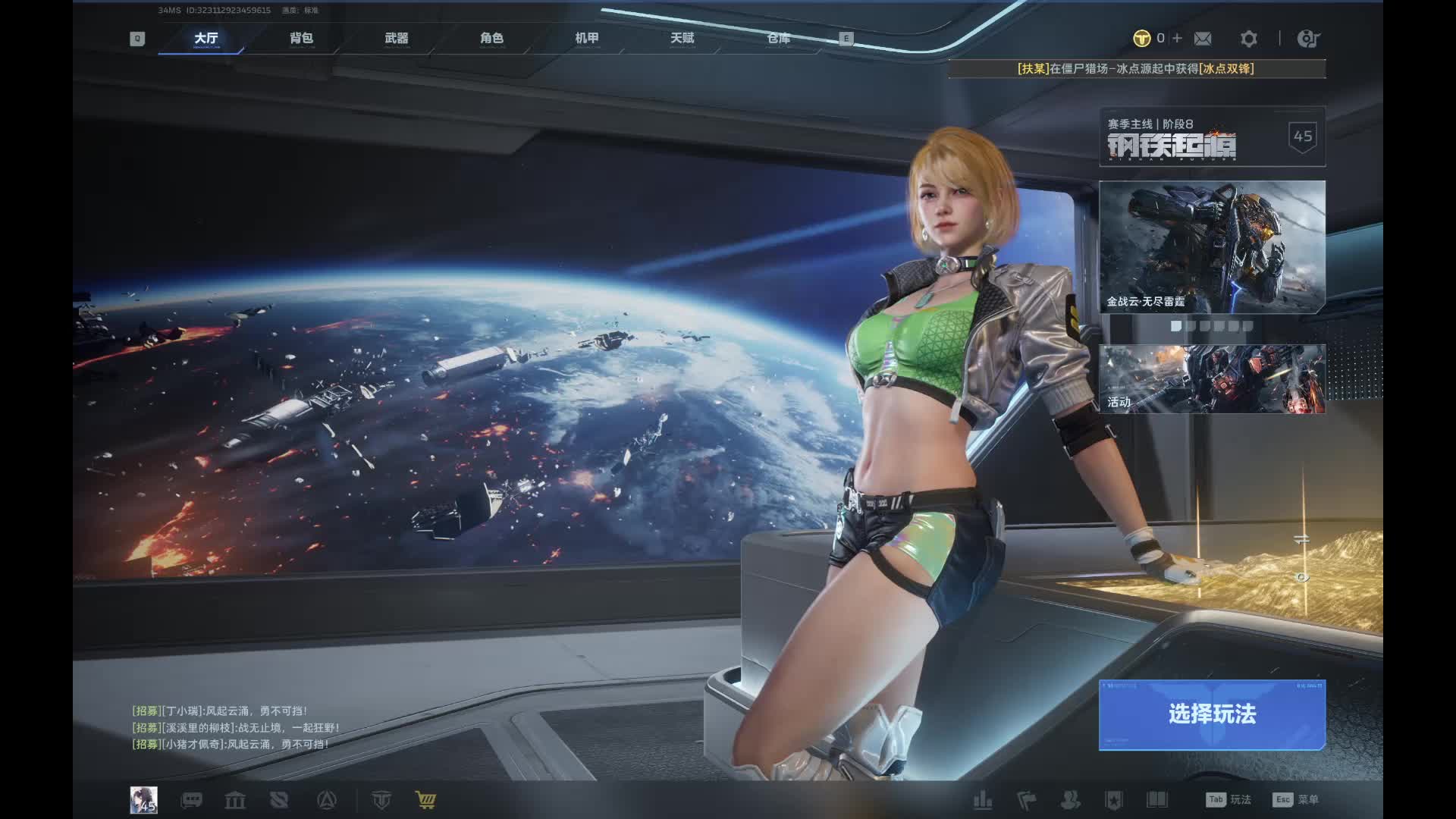
Task: Go to the 机甲 (Mecha) tab
Action: [587, 38]
